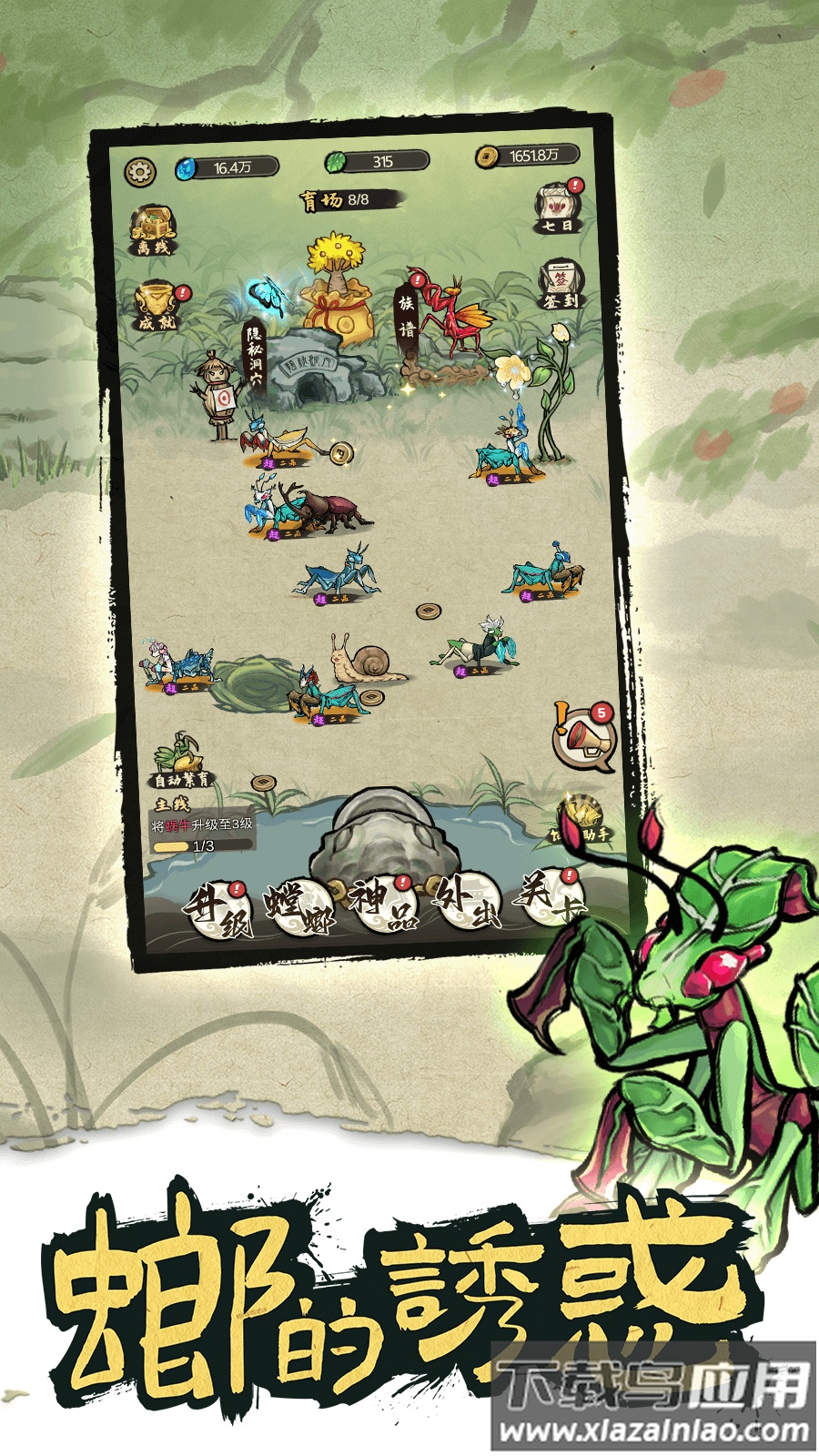Image resolution: width=819 pixels, height=1456 pixels.
Task: Click the green leaf currency counter
Action: tap(378, 162)
